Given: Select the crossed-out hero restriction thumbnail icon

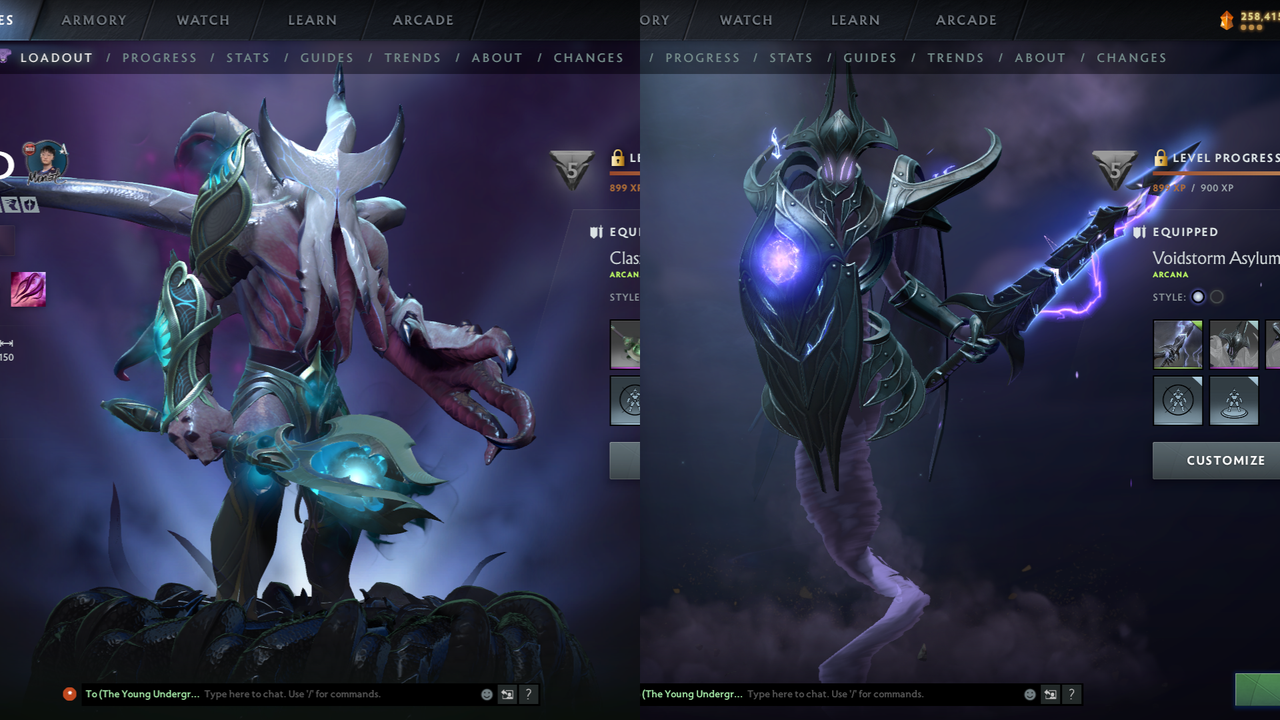Looking at the screenshot, I should tap(1178, 401).
